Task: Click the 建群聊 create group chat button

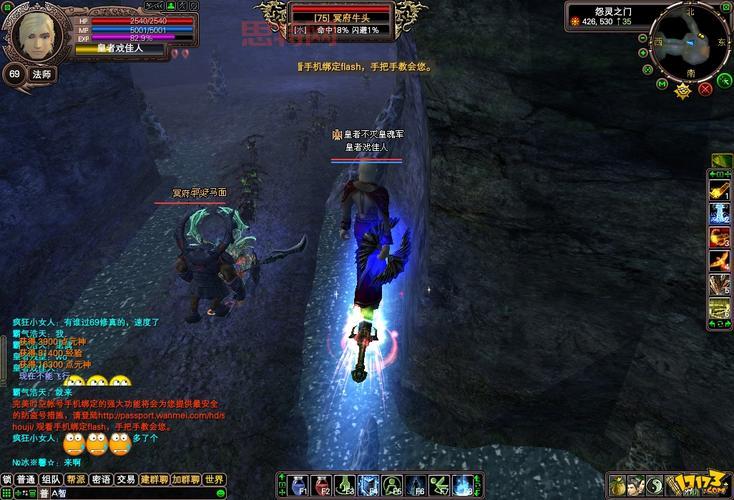Action: click(154, 480)
